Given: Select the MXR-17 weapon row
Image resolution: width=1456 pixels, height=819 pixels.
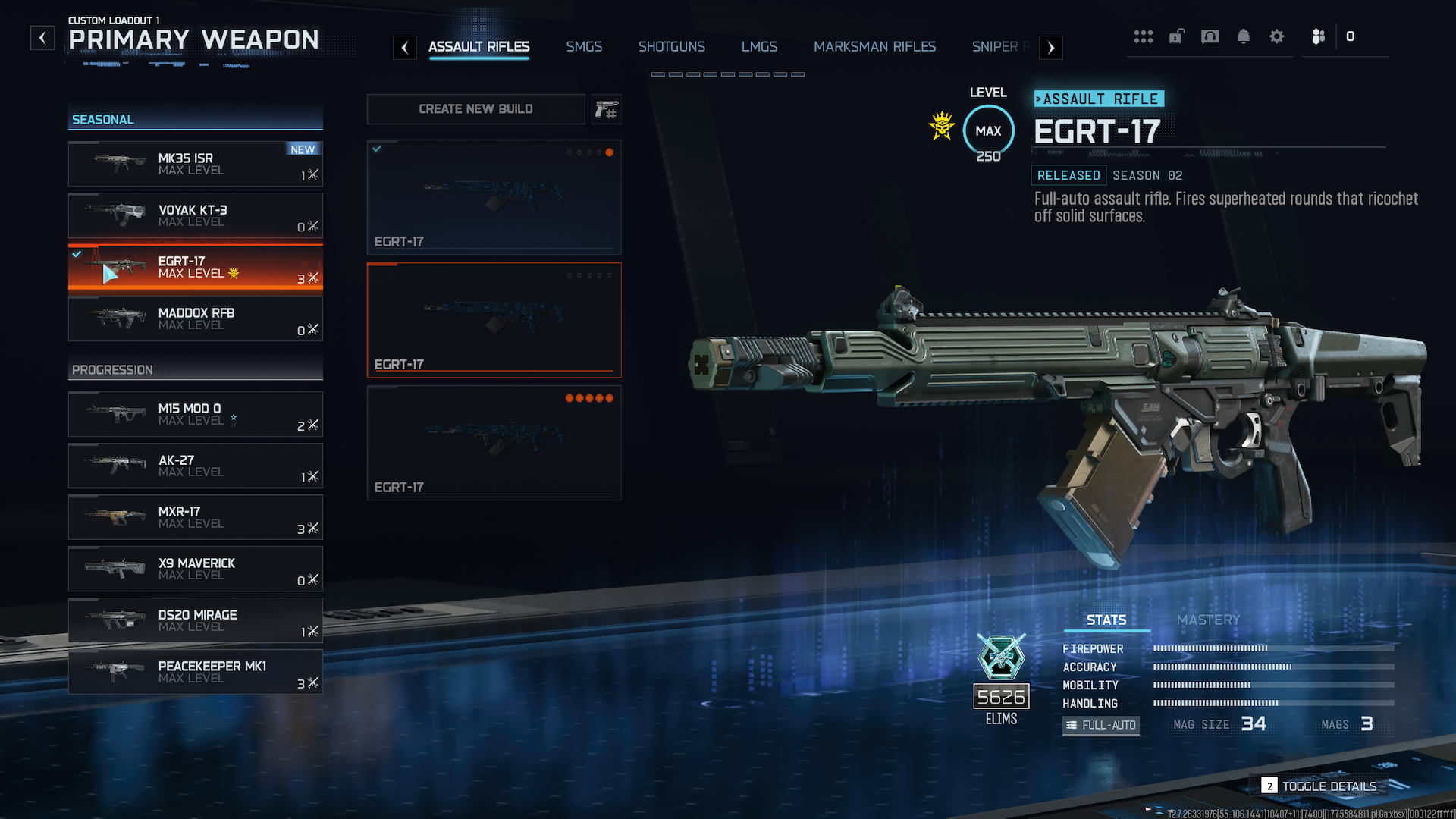Looking at the screenshot, I should pos(196,517).
